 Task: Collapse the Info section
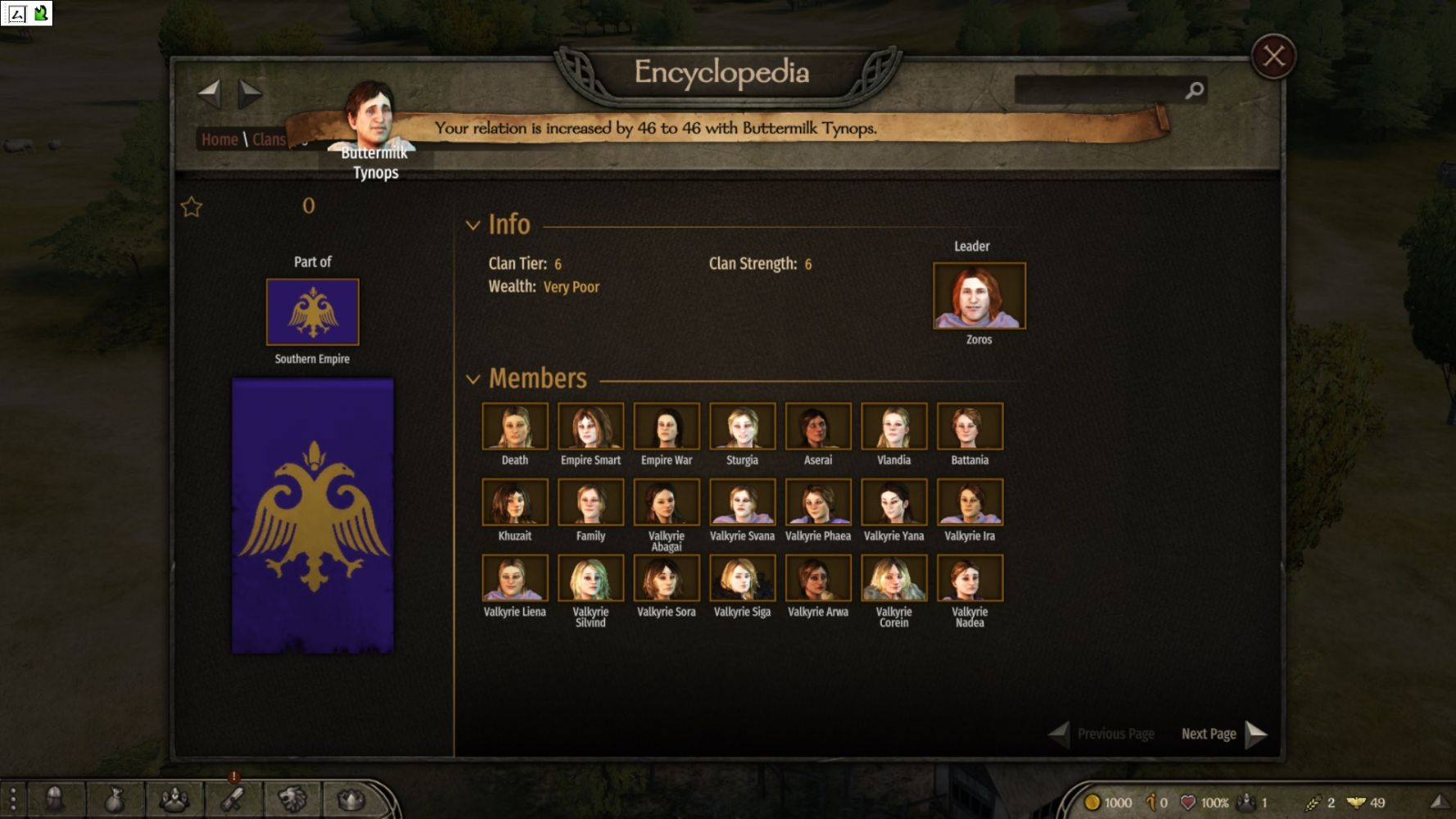473,225
